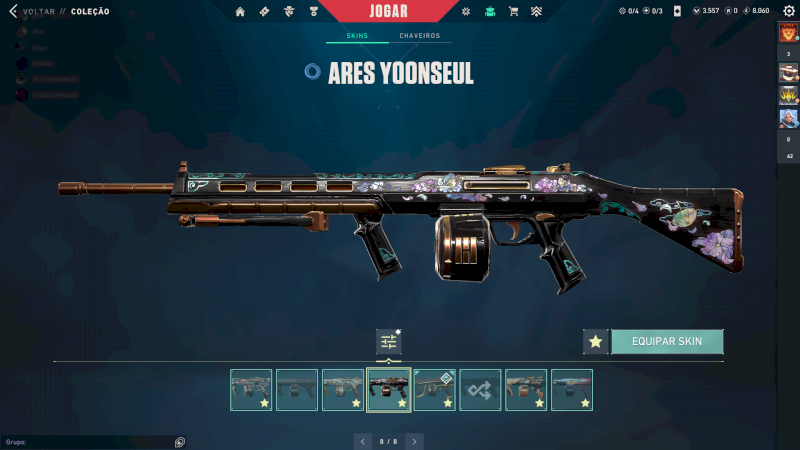Open the settings gear
Viewport: 800px width, 450px height.
point(787,11)
